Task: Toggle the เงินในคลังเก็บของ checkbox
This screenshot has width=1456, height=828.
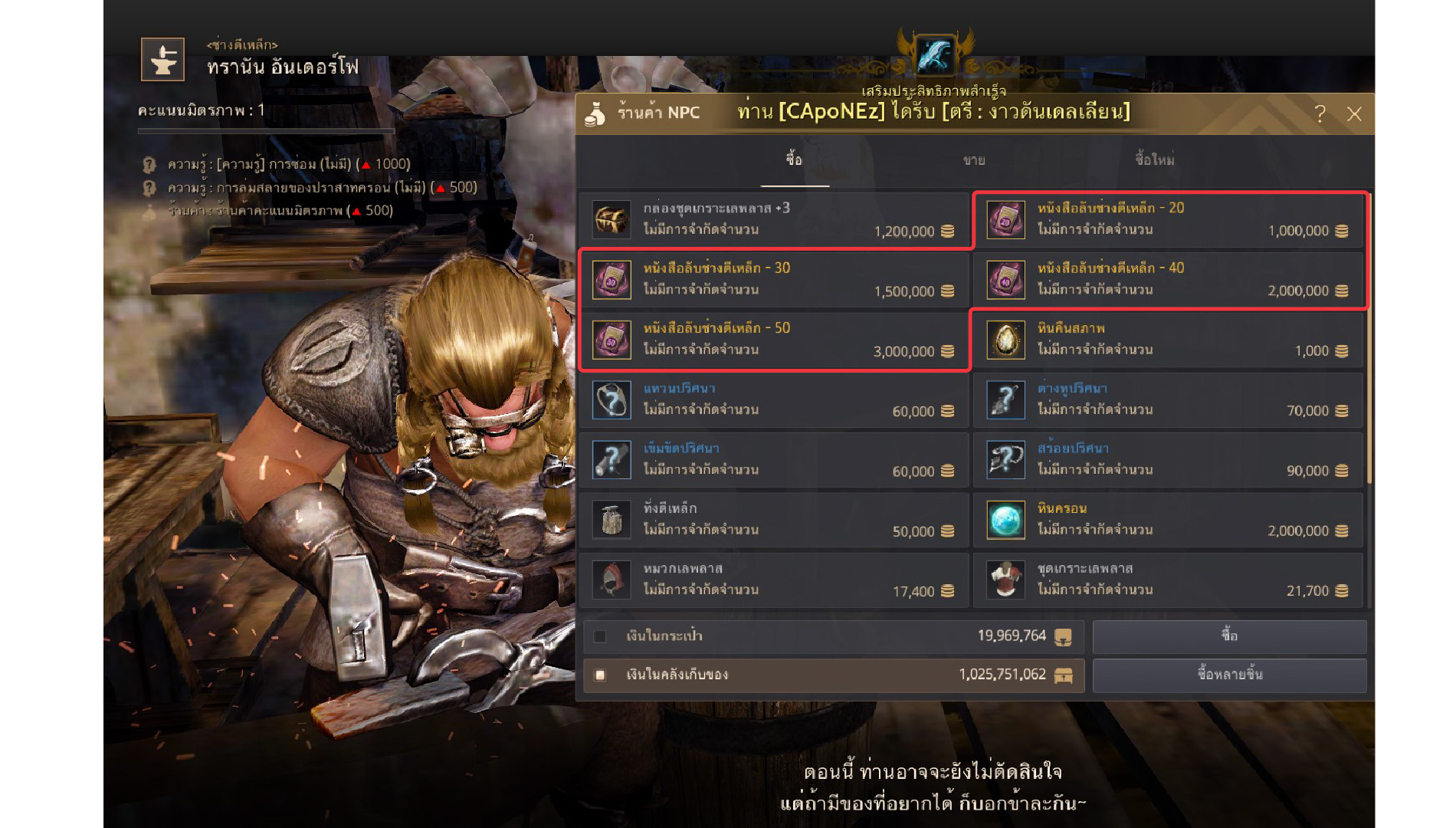Action: click(599, 675)
